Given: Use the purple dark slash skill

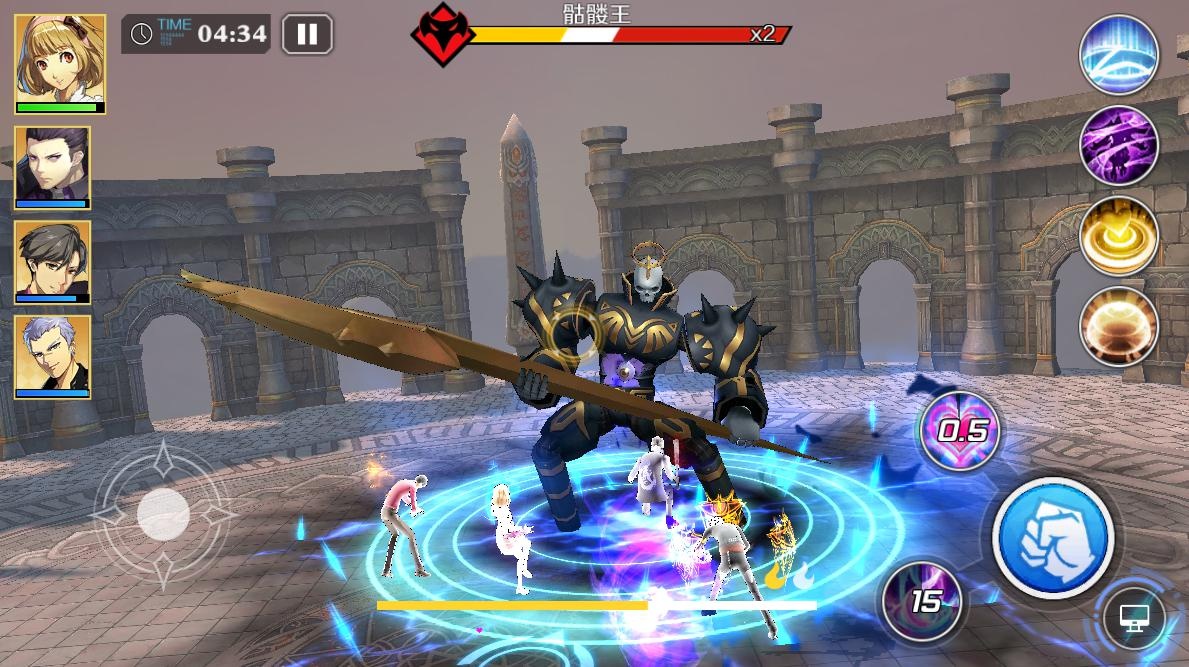Looking at the screenshot, I should (1119, 146).
